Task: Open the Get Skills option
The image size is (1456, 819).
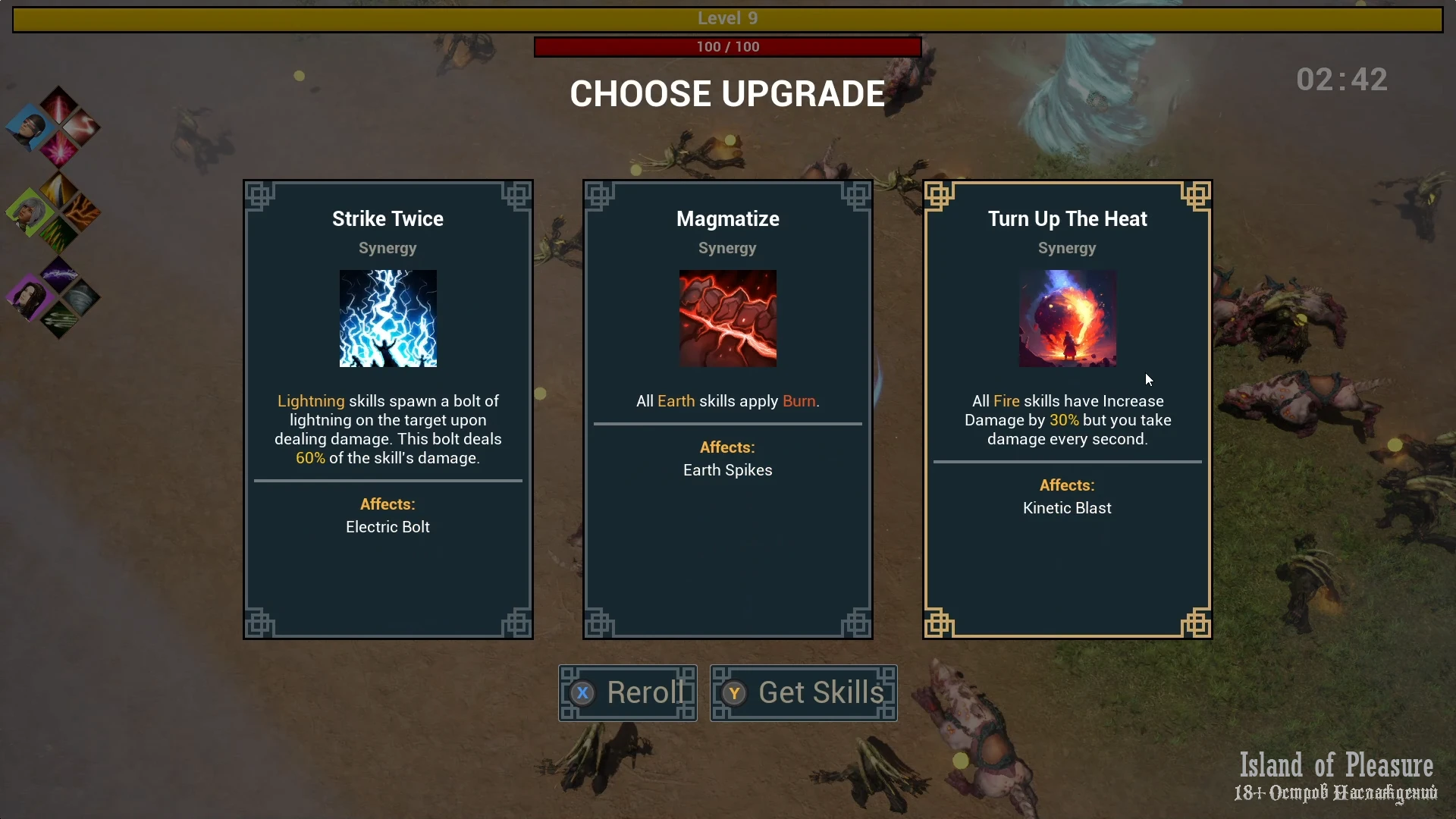Action: (x=803, y=692)
